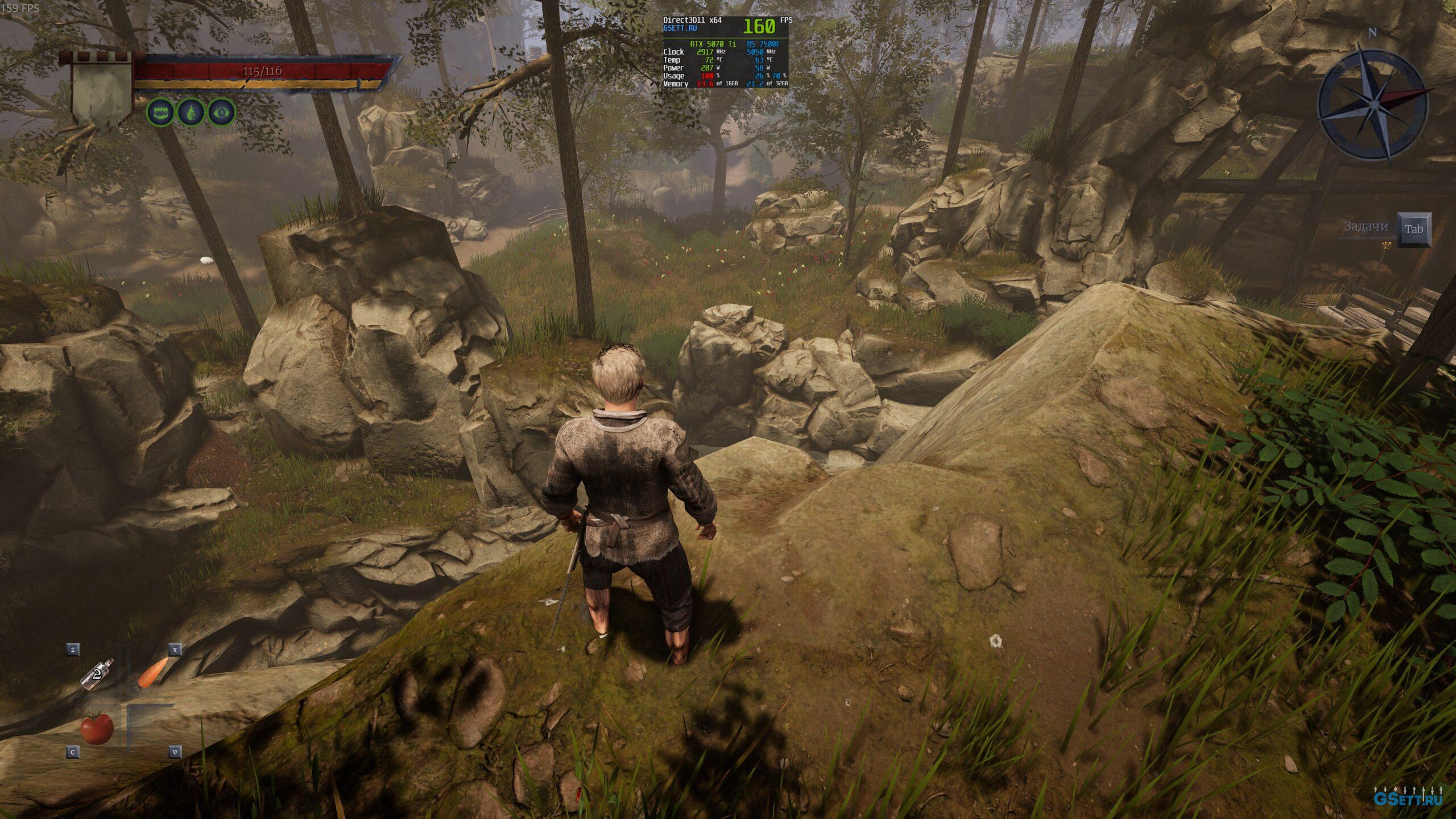
Task: Inspect the green droplet status icon
Action: pyautogui.click(x=191, y=113)
